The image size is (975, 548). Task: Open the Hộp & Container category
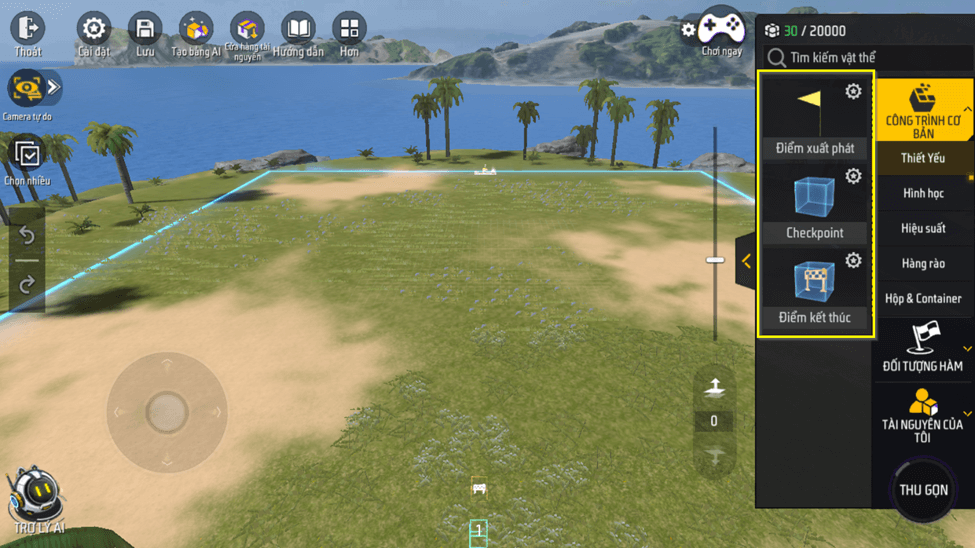coord(923,298)
